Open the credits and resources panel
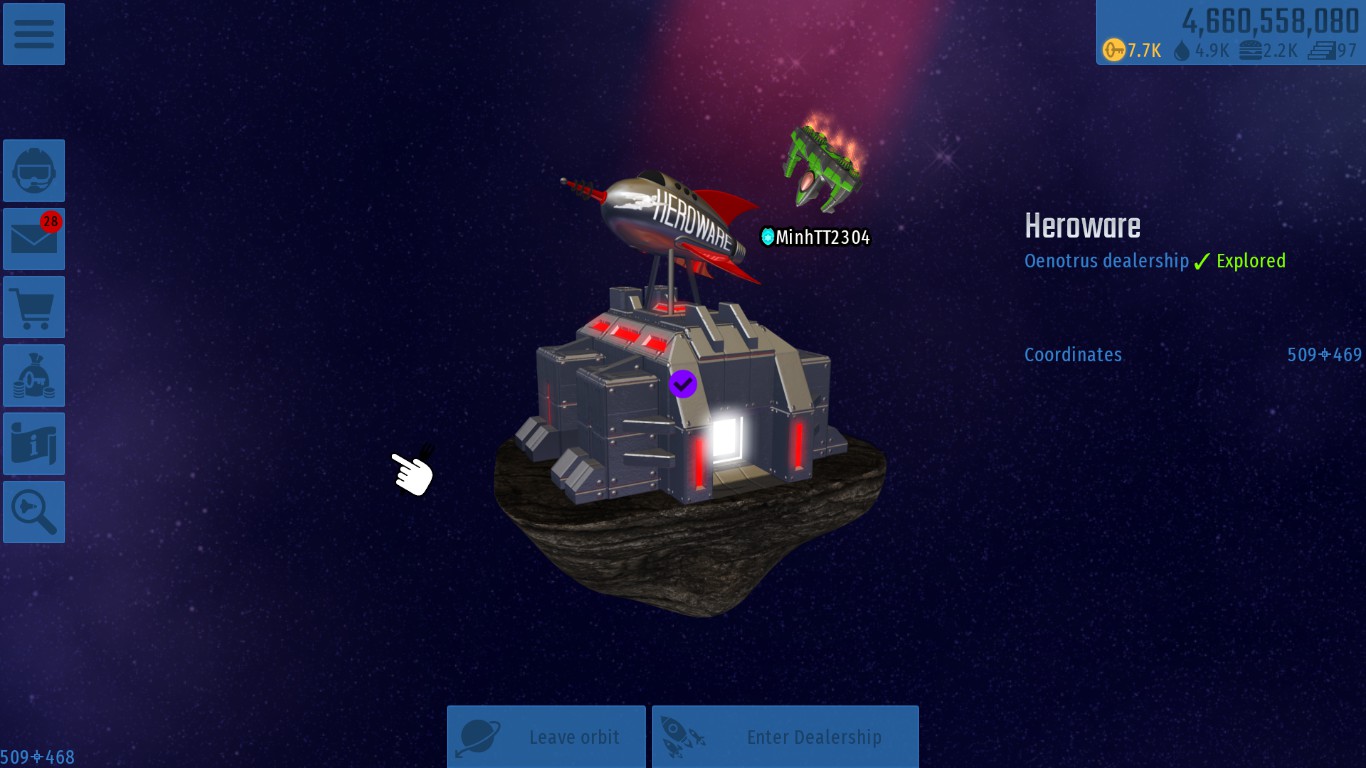This screenshot has height=768, width=1366. [x=1230, y=33]
